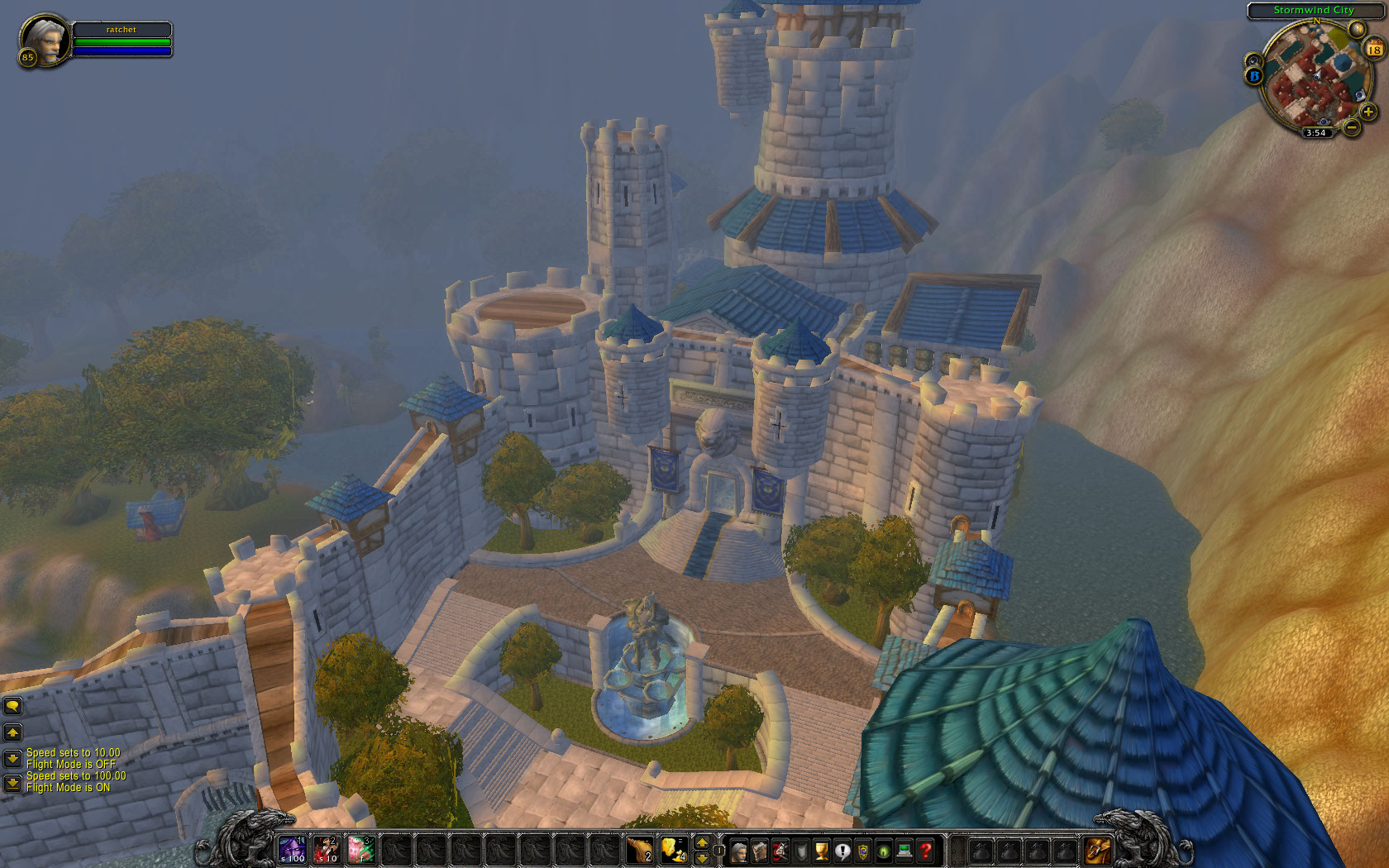Use the roasted meat food item
This screenshot has height=868, width=1389.
(x=639, y=849)
